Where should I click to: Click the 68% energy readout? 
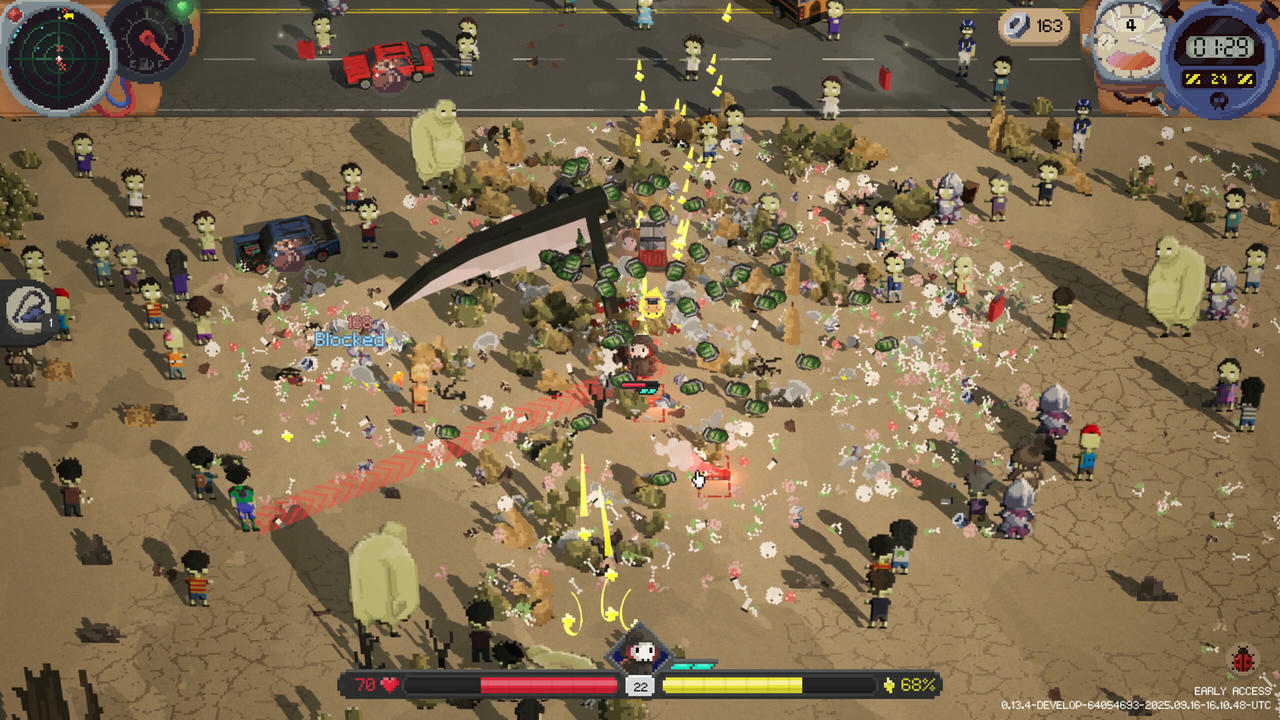[x=918, y=686]
